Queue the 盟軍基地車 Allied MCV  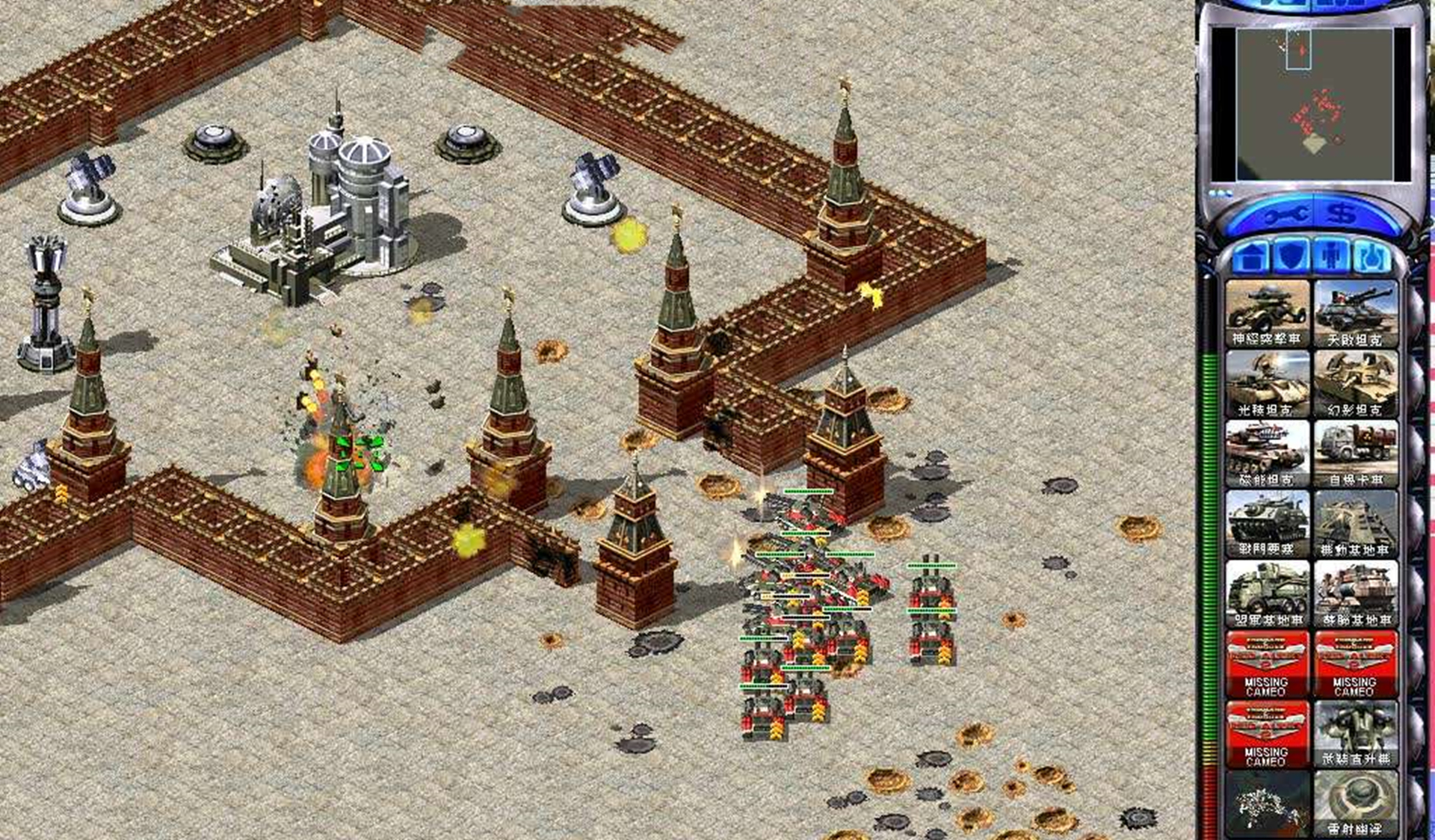pos(1267,594)
